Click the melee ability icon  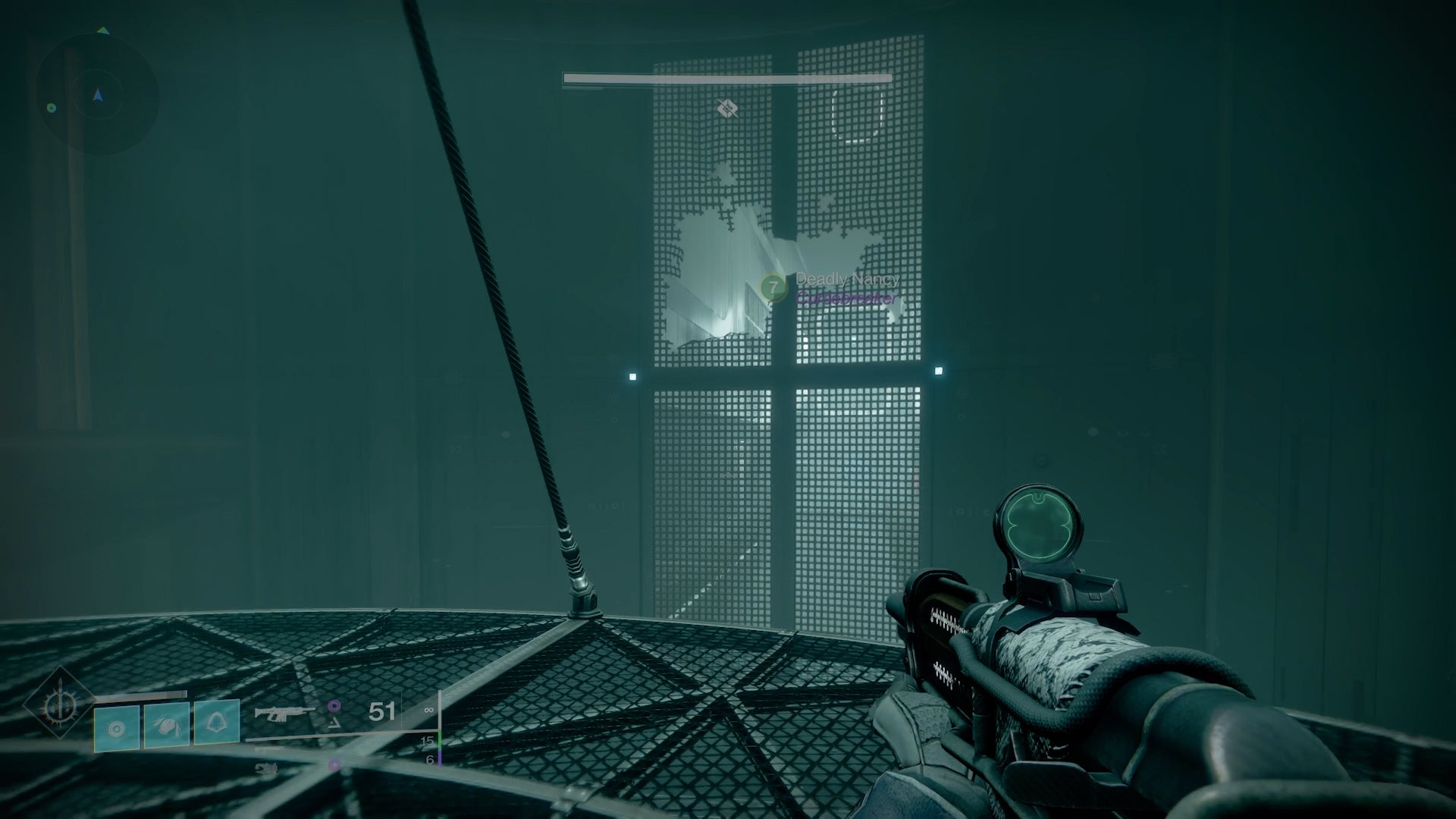coord(166,726)
